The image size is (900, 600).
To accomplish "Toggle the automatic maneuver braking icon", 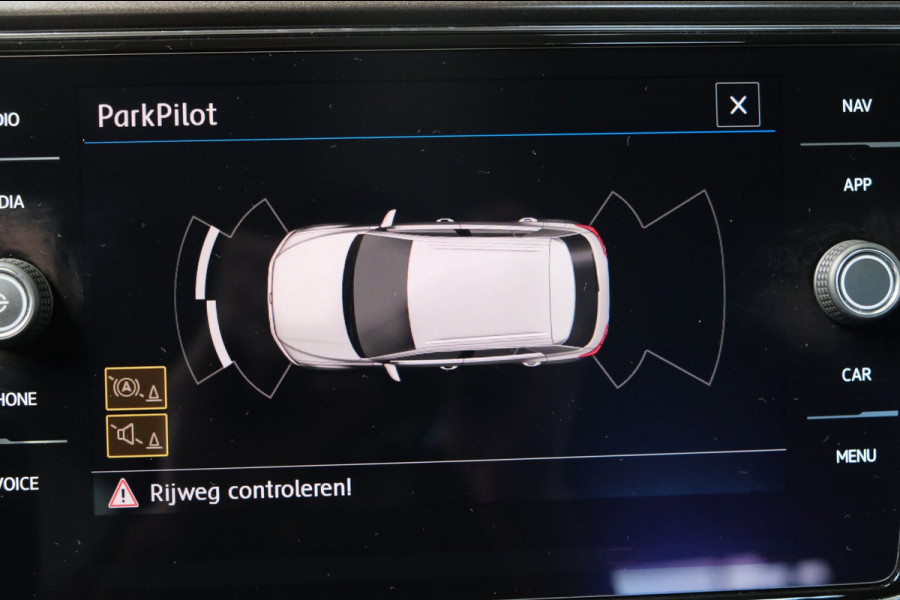I will (x=136, y=388).
